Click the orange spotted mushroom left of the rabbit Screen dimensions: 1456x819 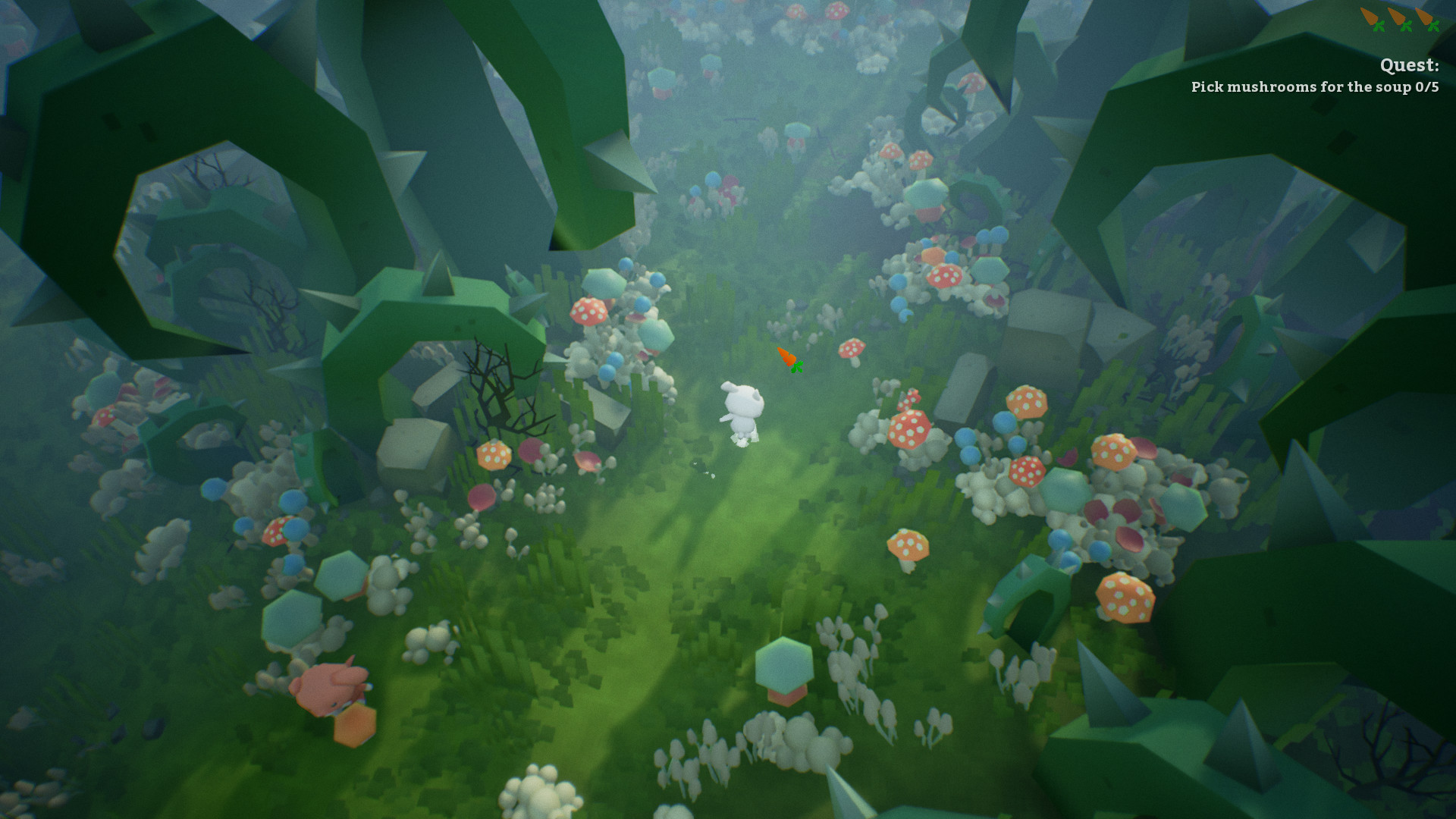tap(495, 457)
